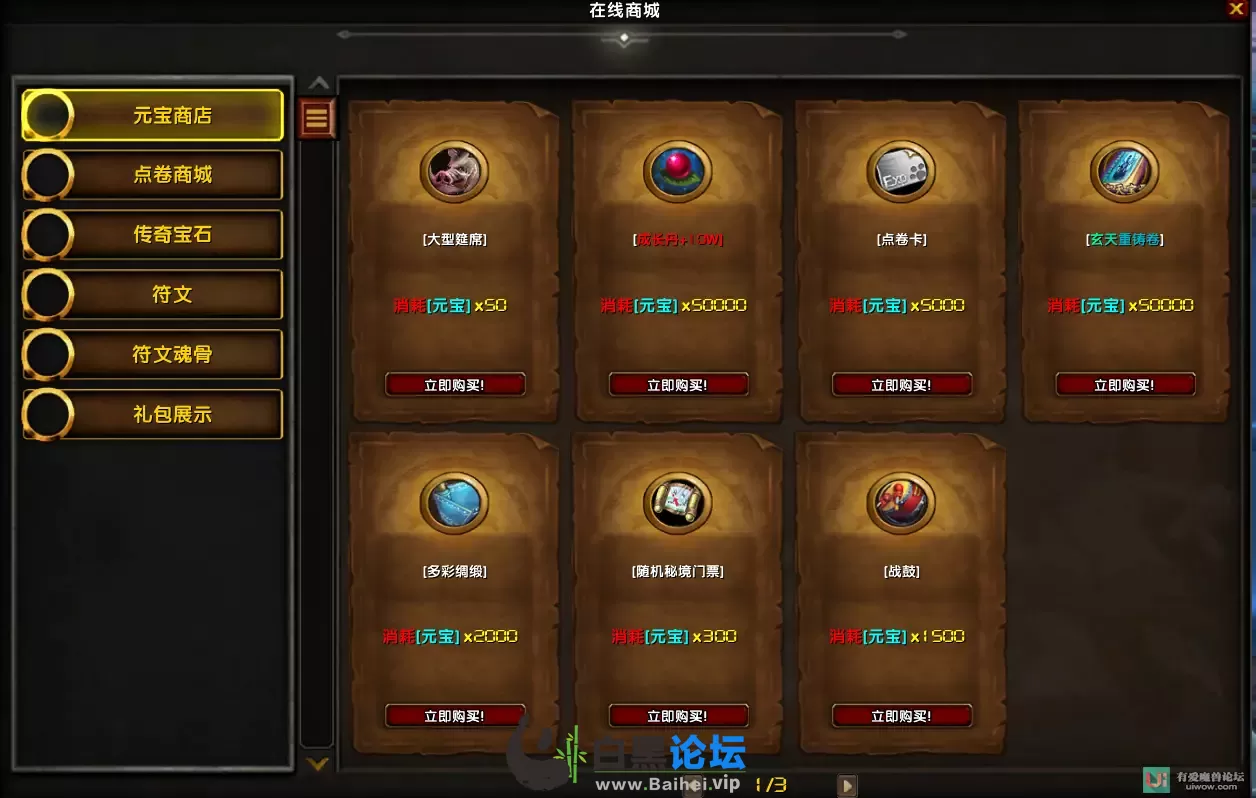Click the category list scroll-down arrow
This screenshot has height=798, width=1256.
(x=317, y=765)
